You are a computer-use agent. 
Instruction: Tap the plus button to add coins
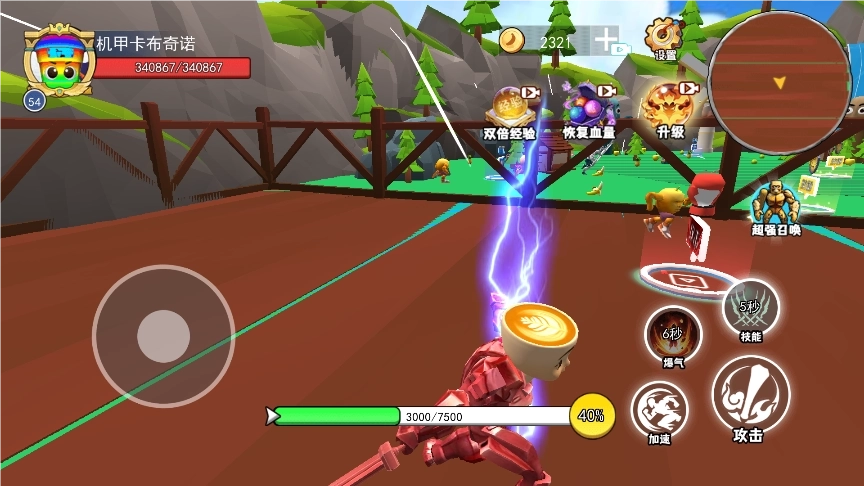606,40
